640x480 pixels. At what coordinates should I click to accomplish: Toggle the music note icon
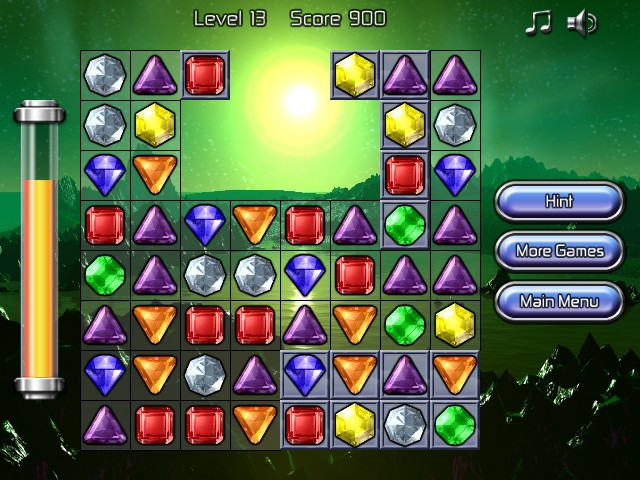(x=538, y=22)
